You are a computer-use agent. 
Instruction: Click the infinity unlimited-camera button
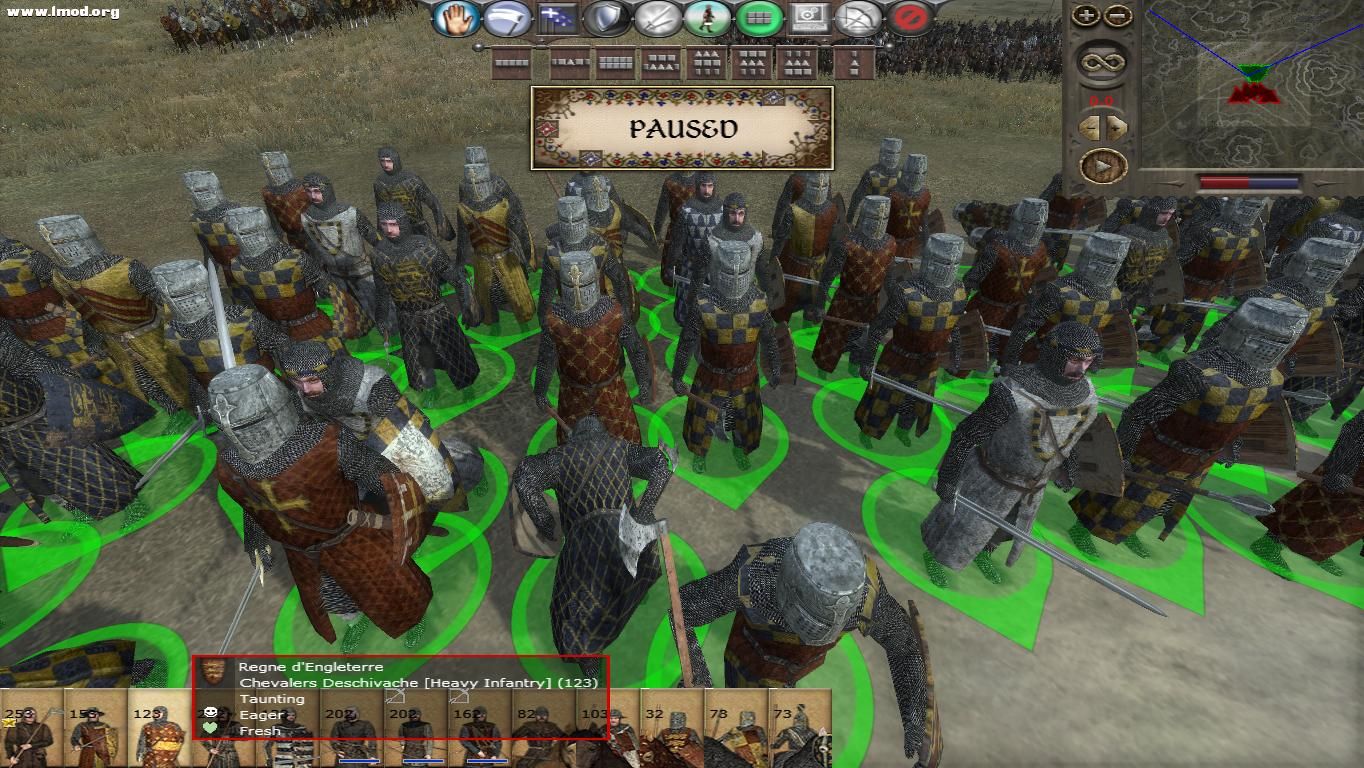point(1105,62)
